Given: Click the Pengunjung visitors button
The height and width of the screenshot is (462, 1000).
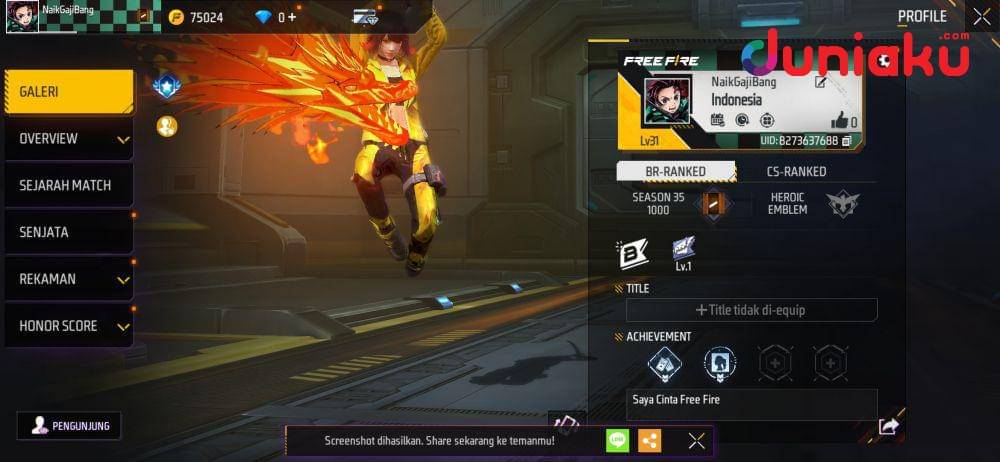Looking at the screenshot, I should tap(69, 425).
